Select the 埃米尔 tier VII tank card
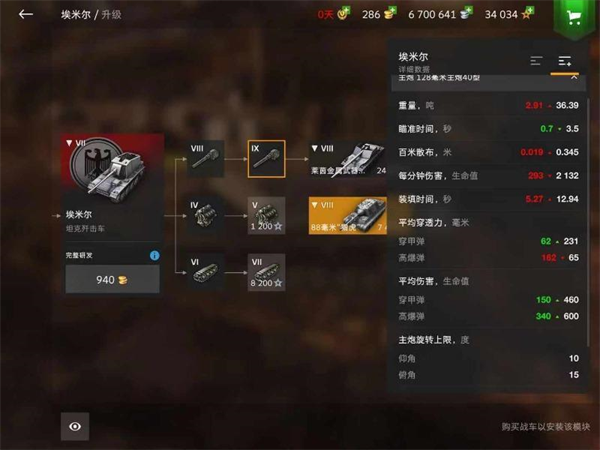Image resolution: width=600 pixels, height=450 pixels. [x=112, y=187]
